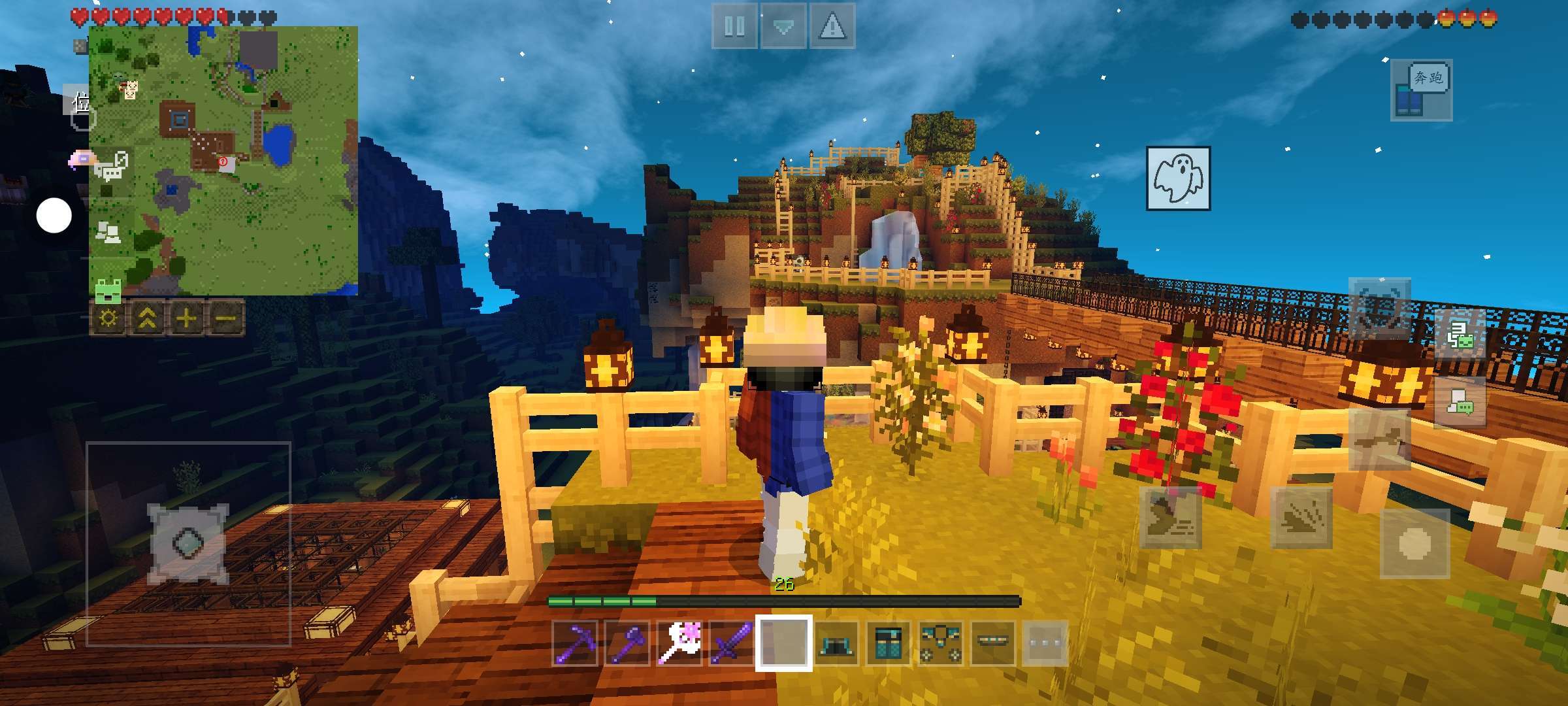Select the purple pickaxe in the hotbar
Image resolution: width=1568 pixels, height=706 pixels.
point(575,643)
